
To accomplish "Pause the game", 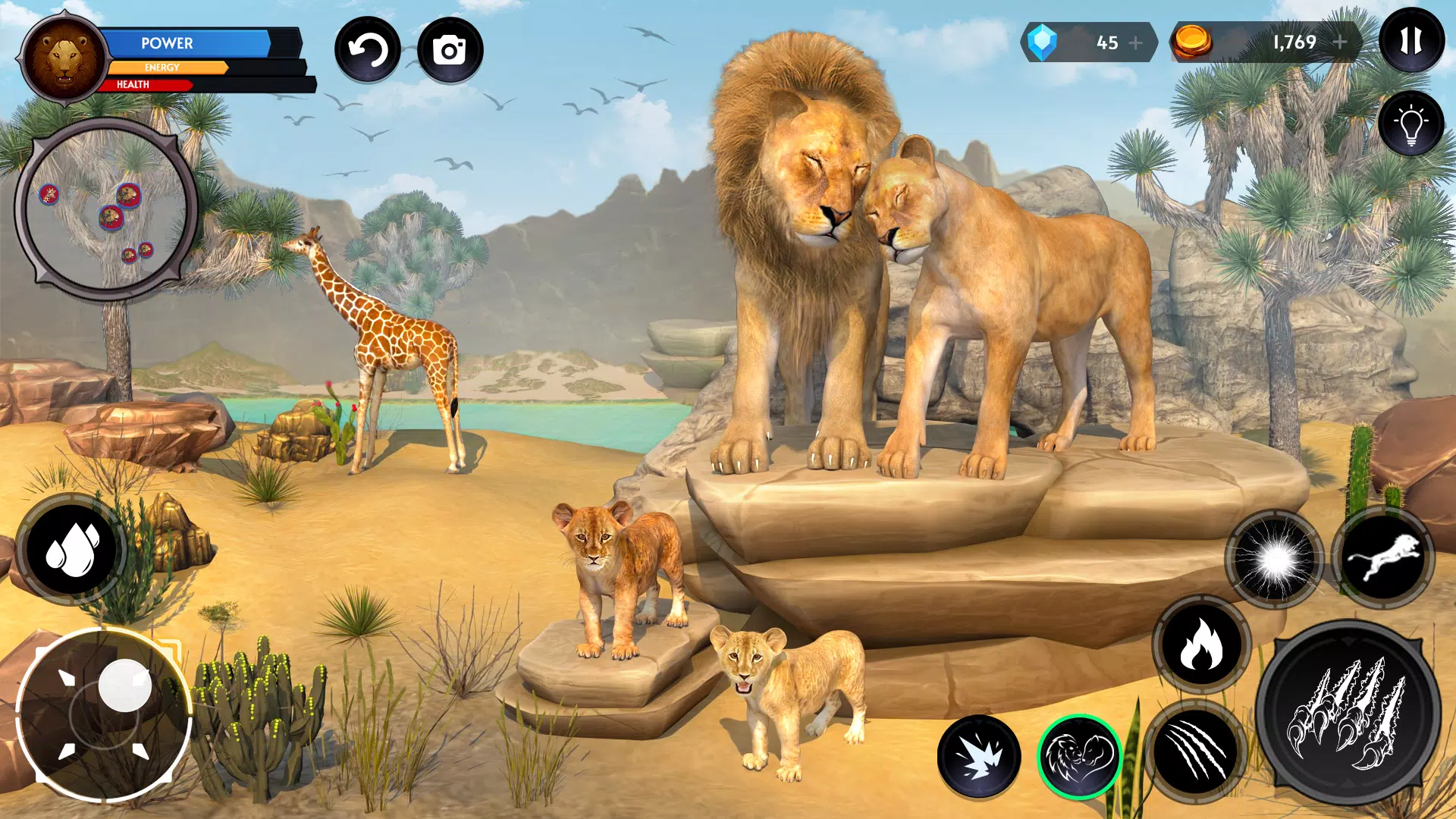I will tap(1411, 41).
